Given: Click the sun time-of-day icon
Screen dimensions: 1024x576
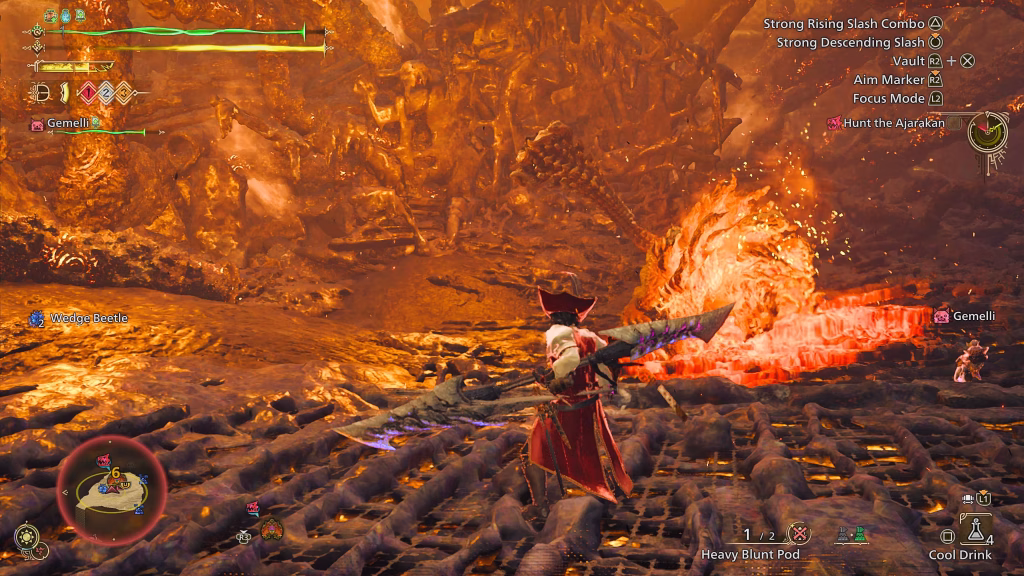Looking at the screenshot, I should pyautogui.click(x=27, y=537).
